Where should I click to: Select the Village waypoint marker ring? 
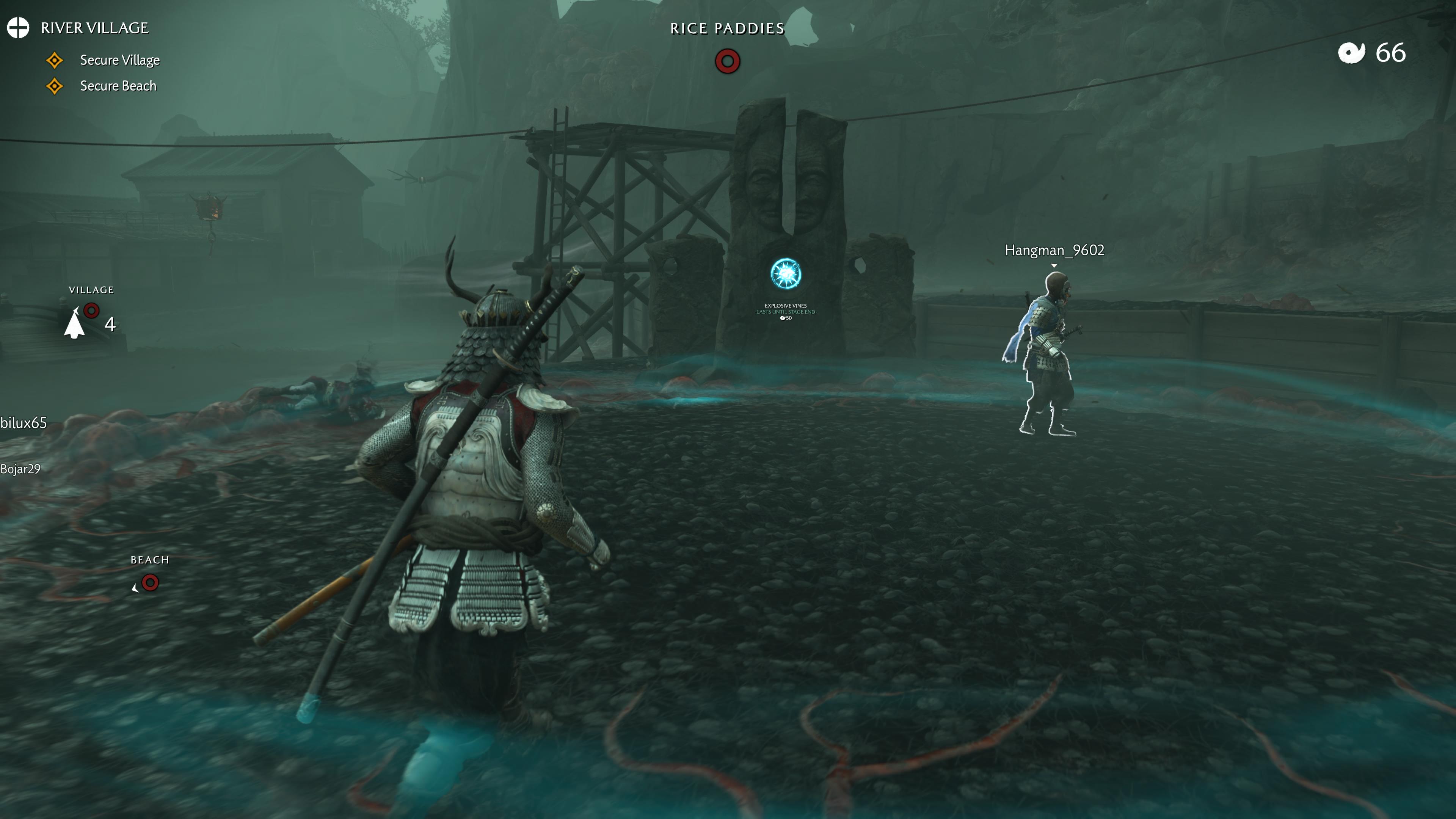[x=91, y=310]
